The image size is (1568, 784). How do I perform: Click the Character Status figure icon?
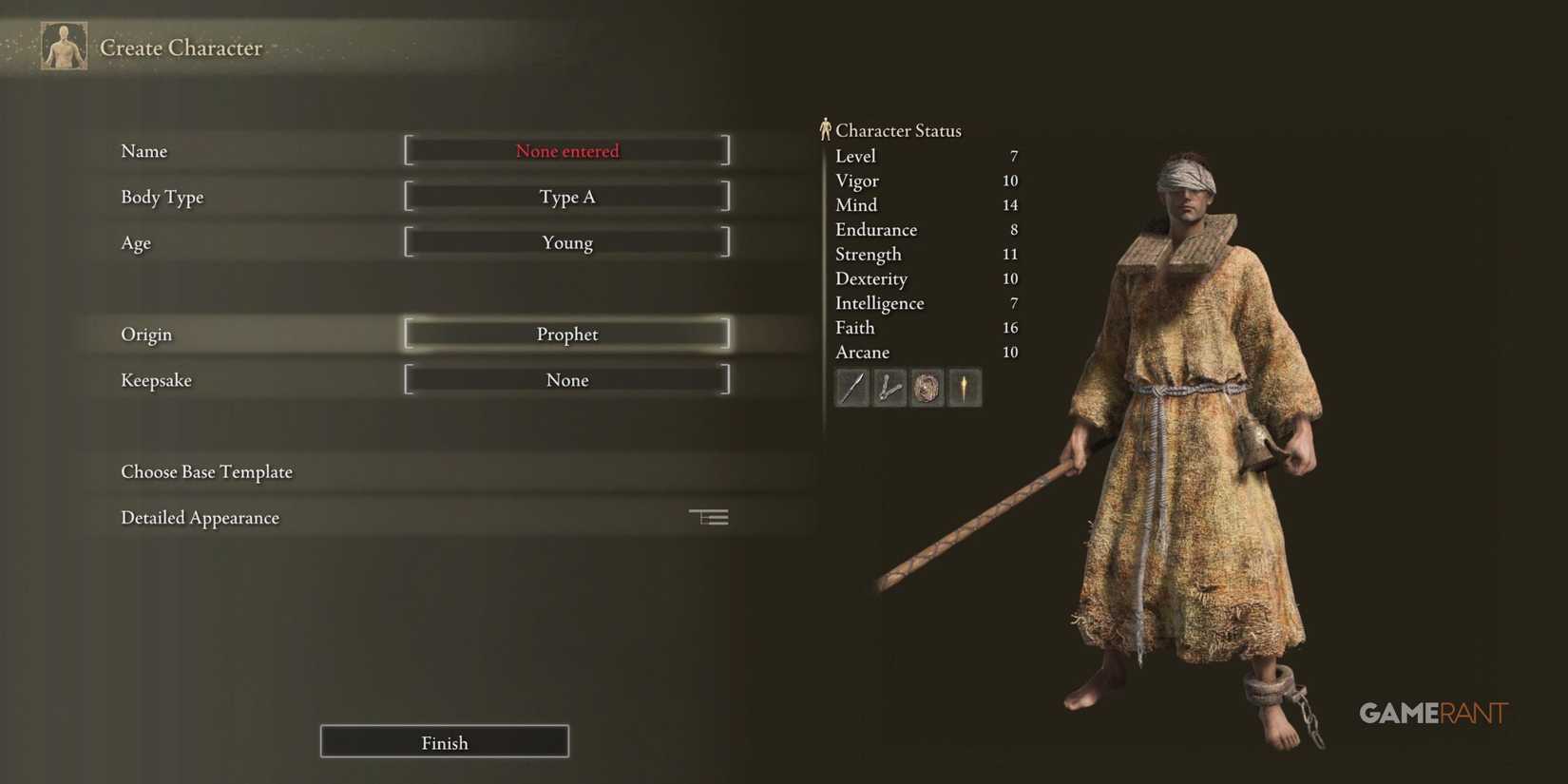coord(826,128)
